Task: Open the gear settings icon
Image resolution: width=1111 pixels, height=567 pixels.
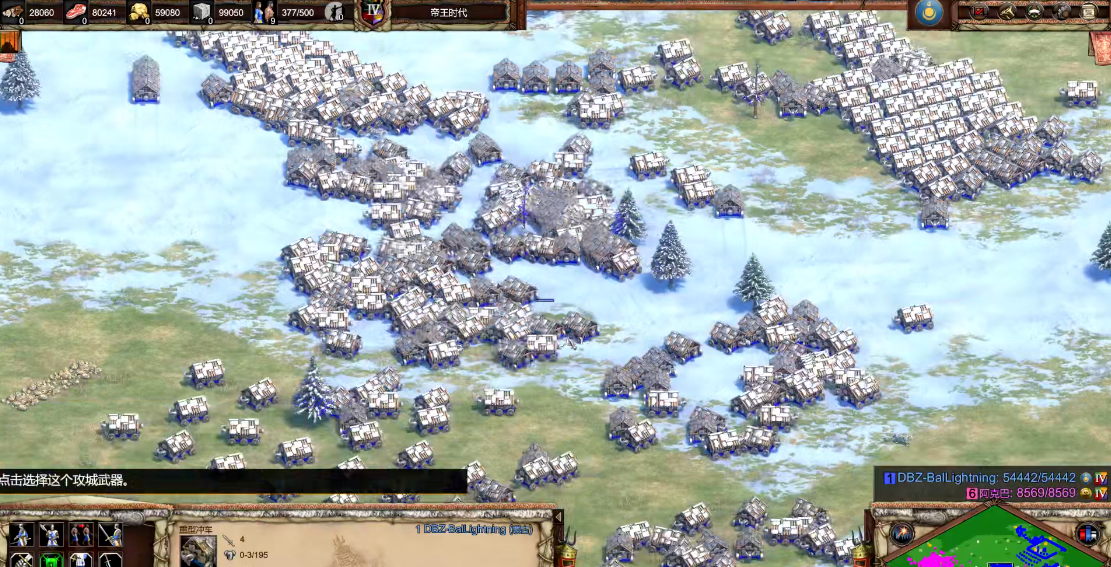Action: (x=1061, y=11)
